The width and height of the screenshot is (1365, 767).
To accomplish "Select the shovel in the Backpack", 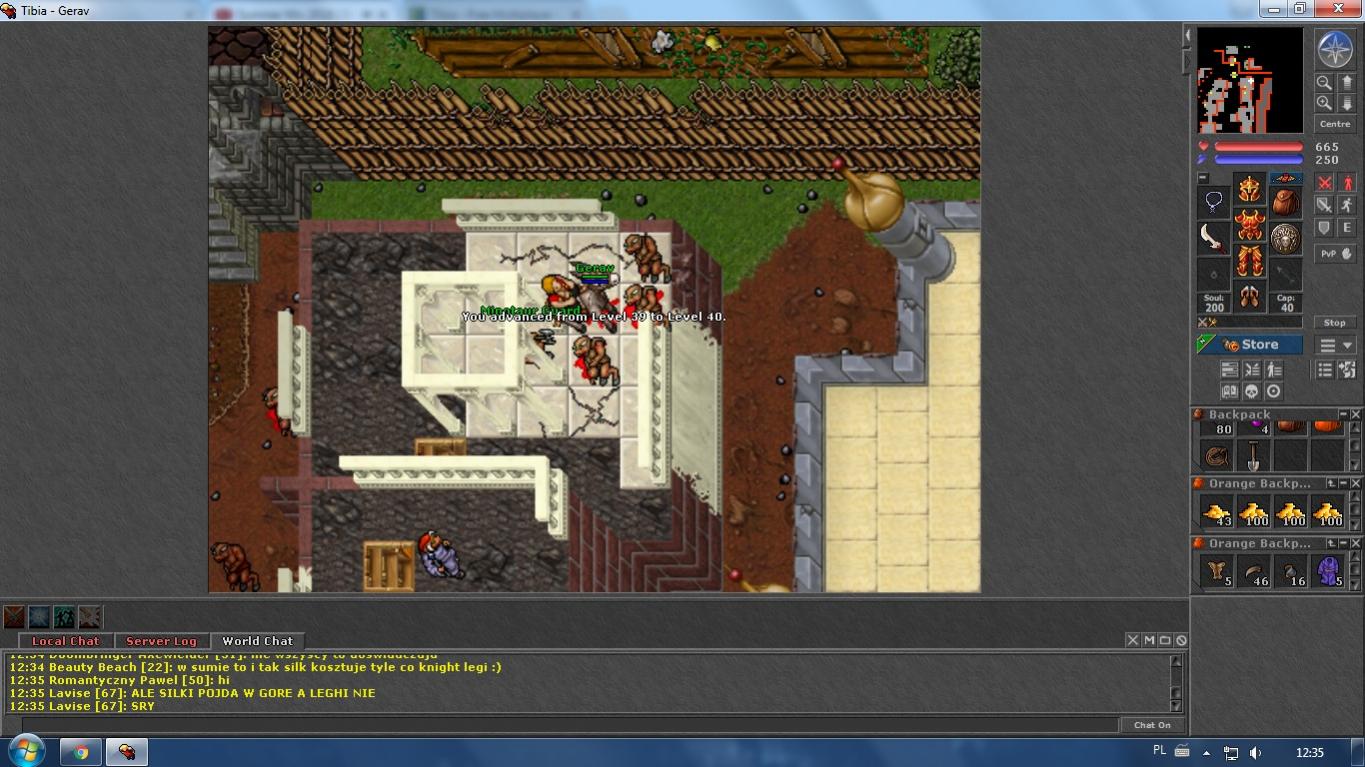I will coord(1253,456).
